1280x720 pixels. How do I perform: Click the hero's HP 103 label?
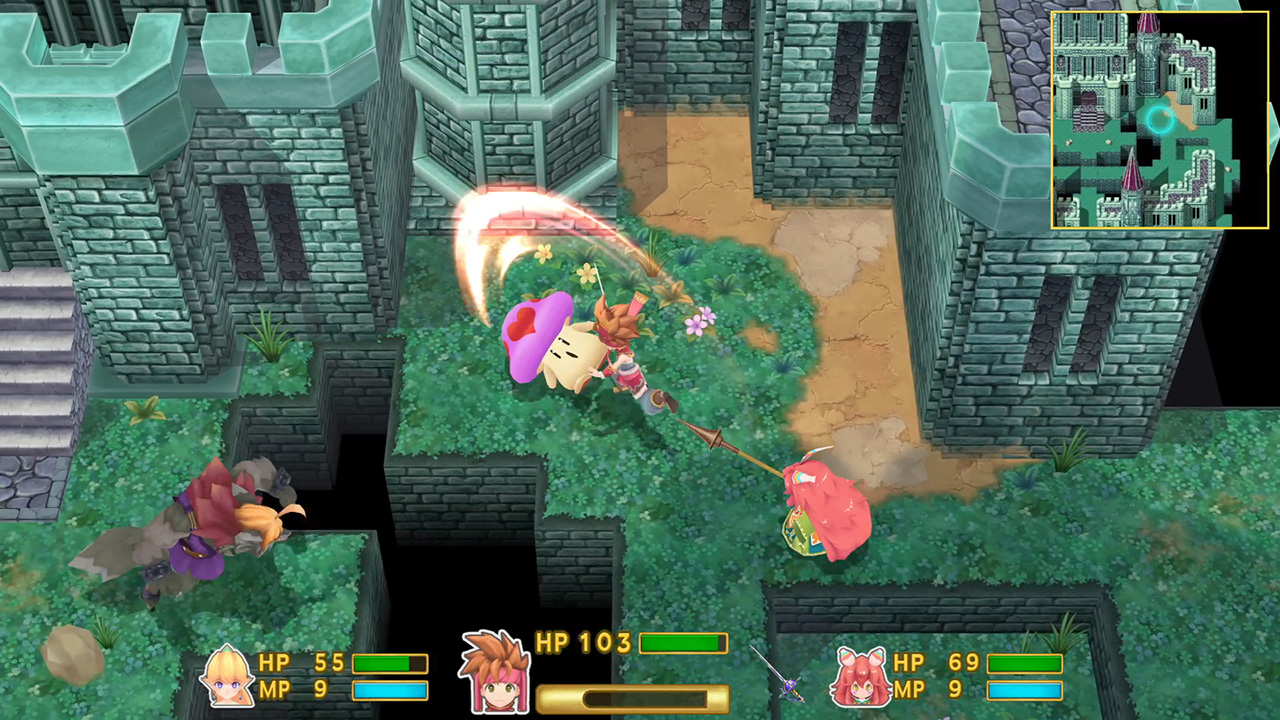tap(584, 642)
